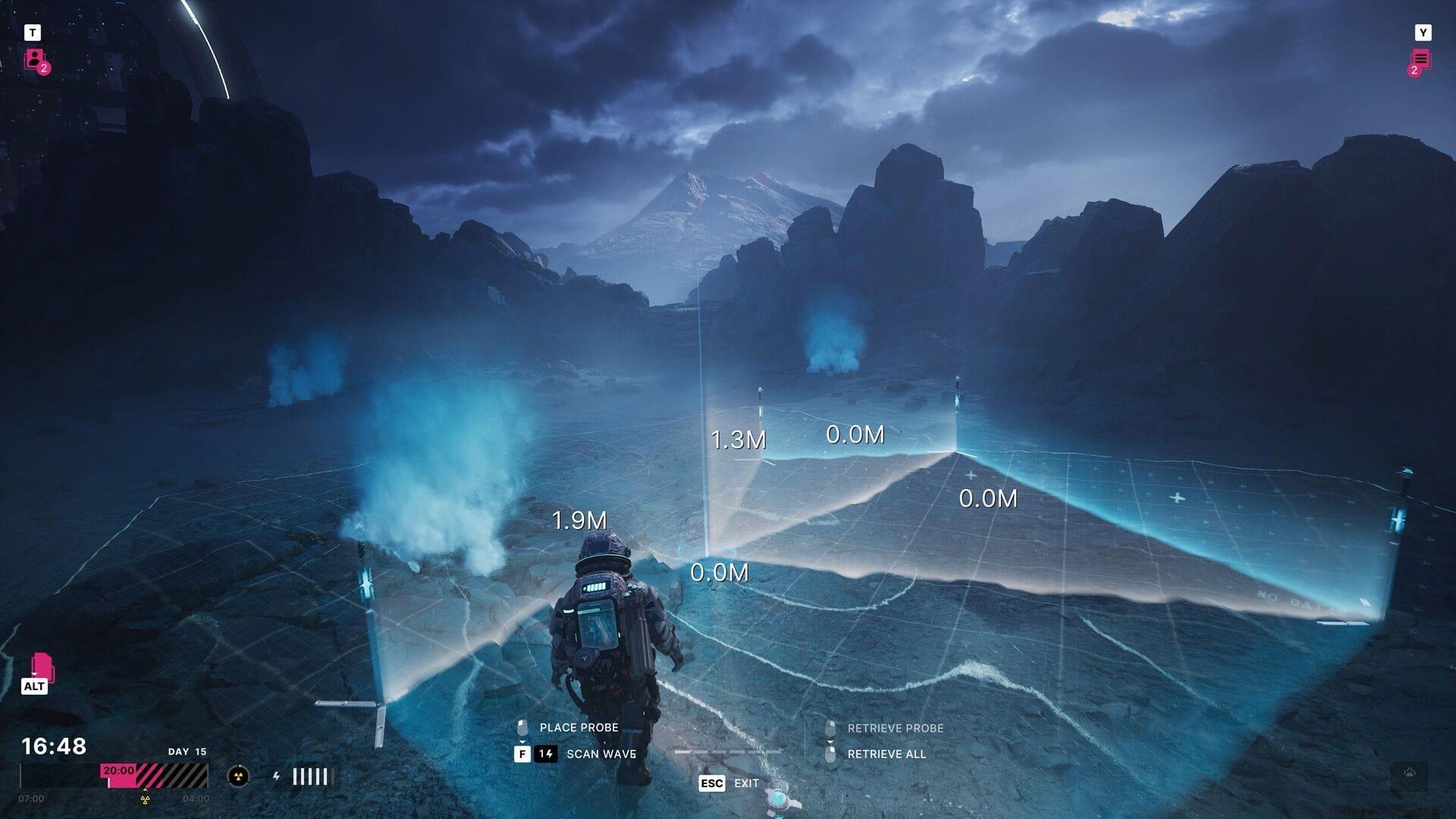Click the scan charge segment bar beside SCAN WAVE
The image size is (1456, 819).
[x=726, y=753]
